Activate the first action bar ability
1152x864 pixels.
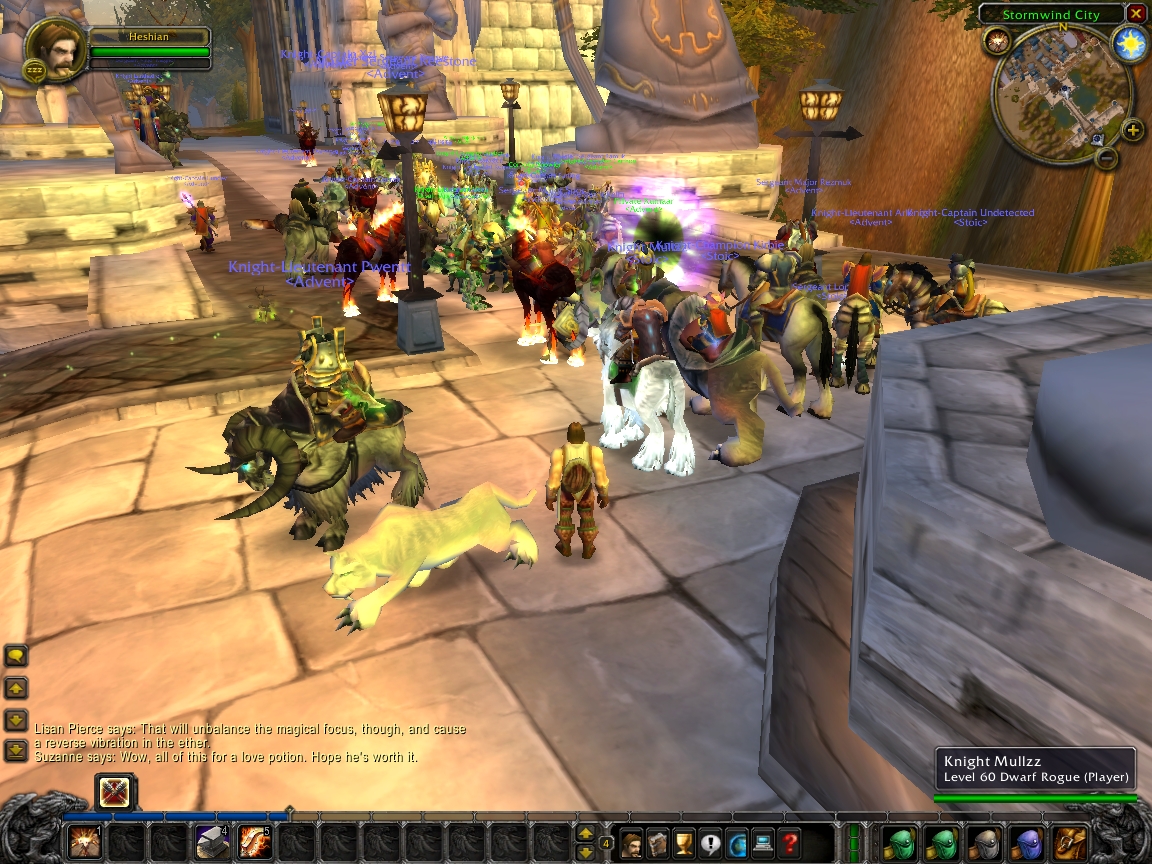[x=84, y=842]
